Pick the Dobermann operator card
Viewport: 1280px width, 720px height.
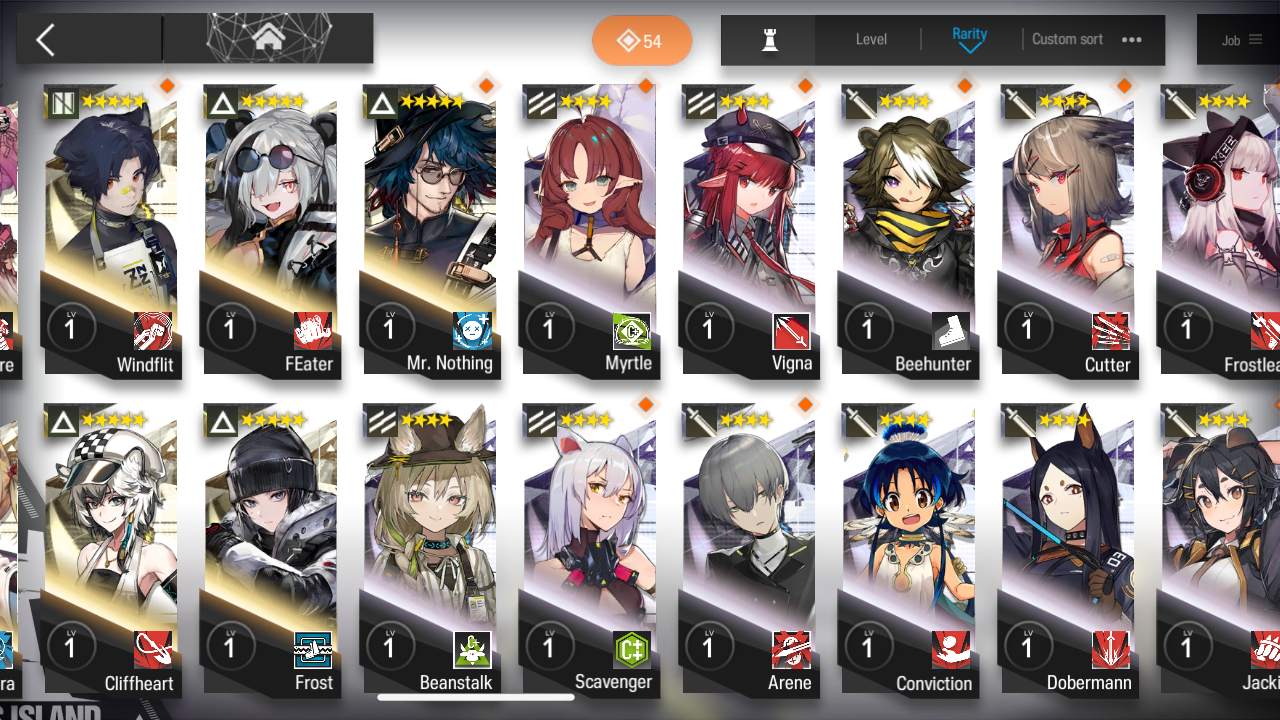pos(1067,550)
